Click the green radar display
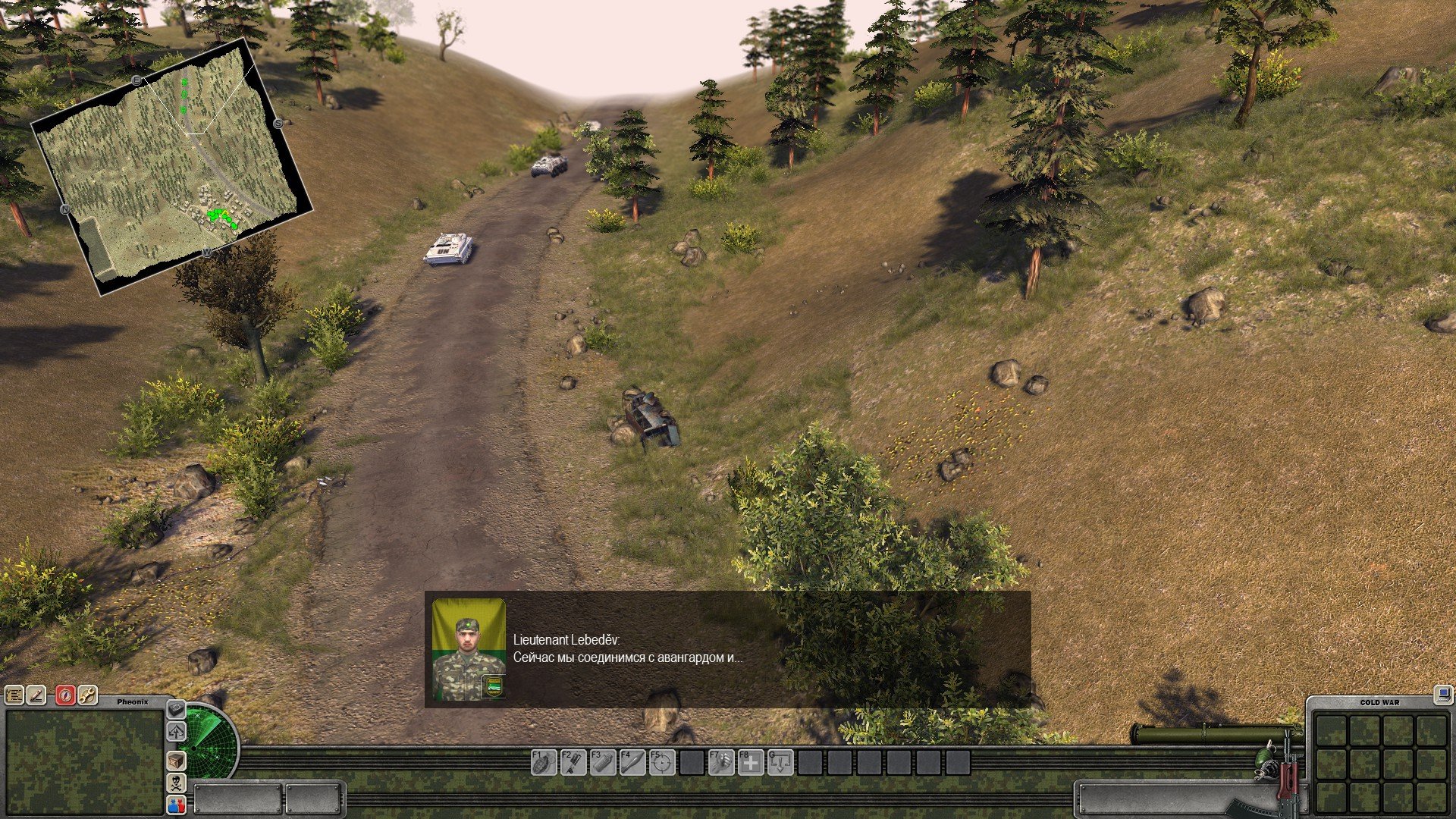The height and width of the screenshot is (819, 1456). [209, 749]
